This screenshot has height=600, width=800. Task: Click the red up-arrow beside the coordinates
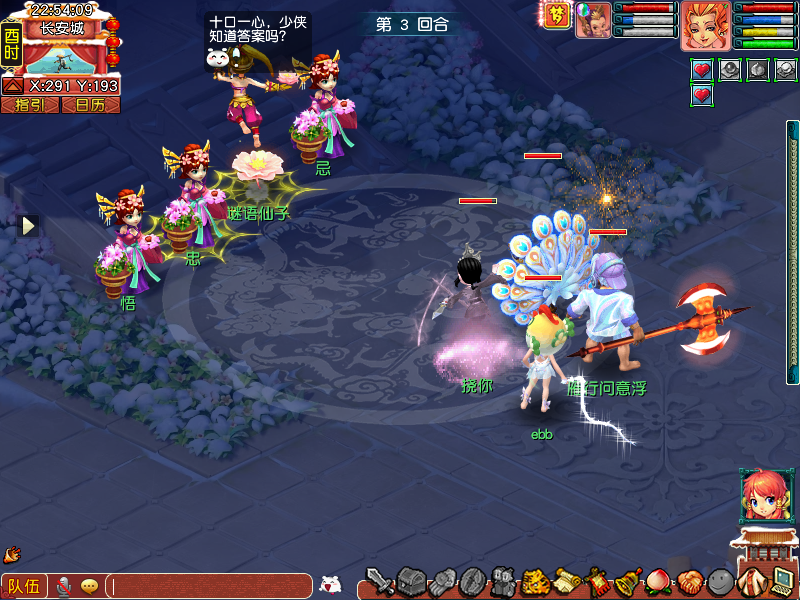click(x=13, y=86)
